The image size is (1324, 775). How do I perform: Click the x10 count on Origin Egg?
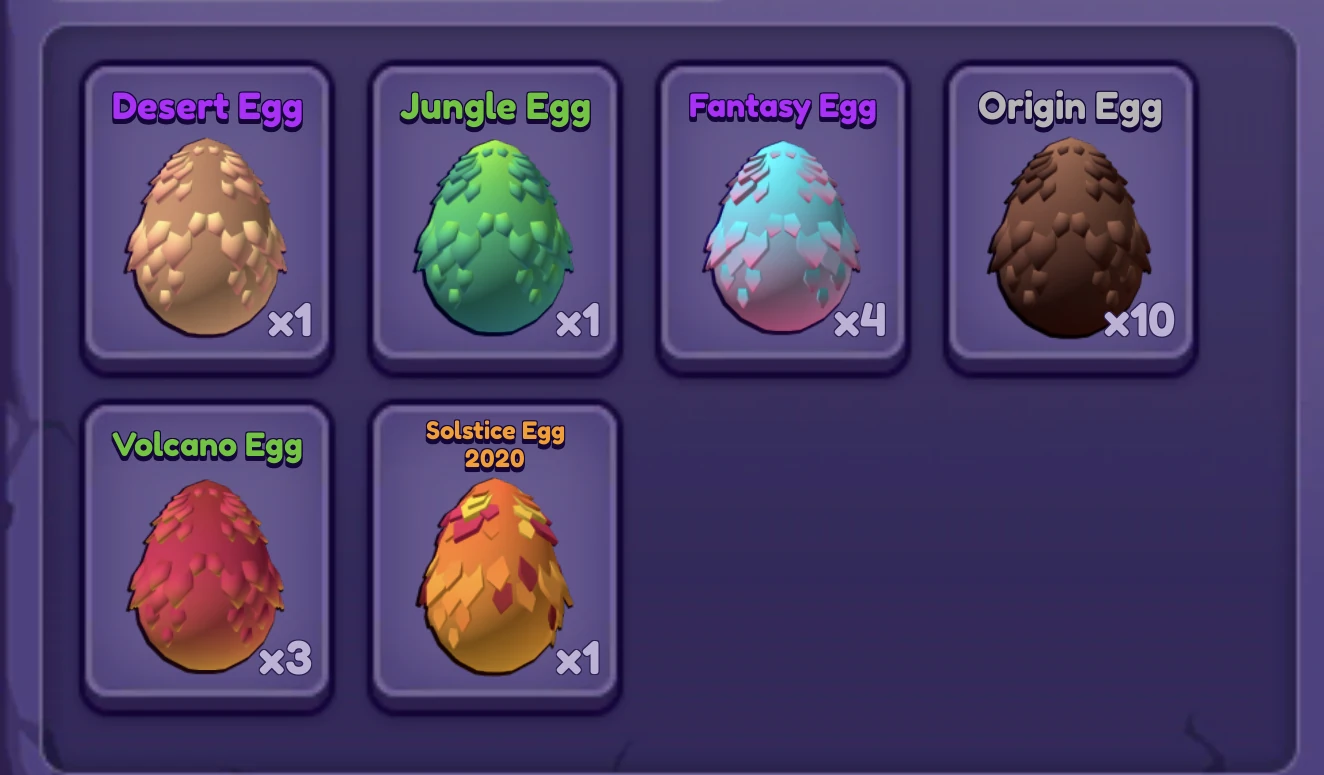pos(1141,322)
